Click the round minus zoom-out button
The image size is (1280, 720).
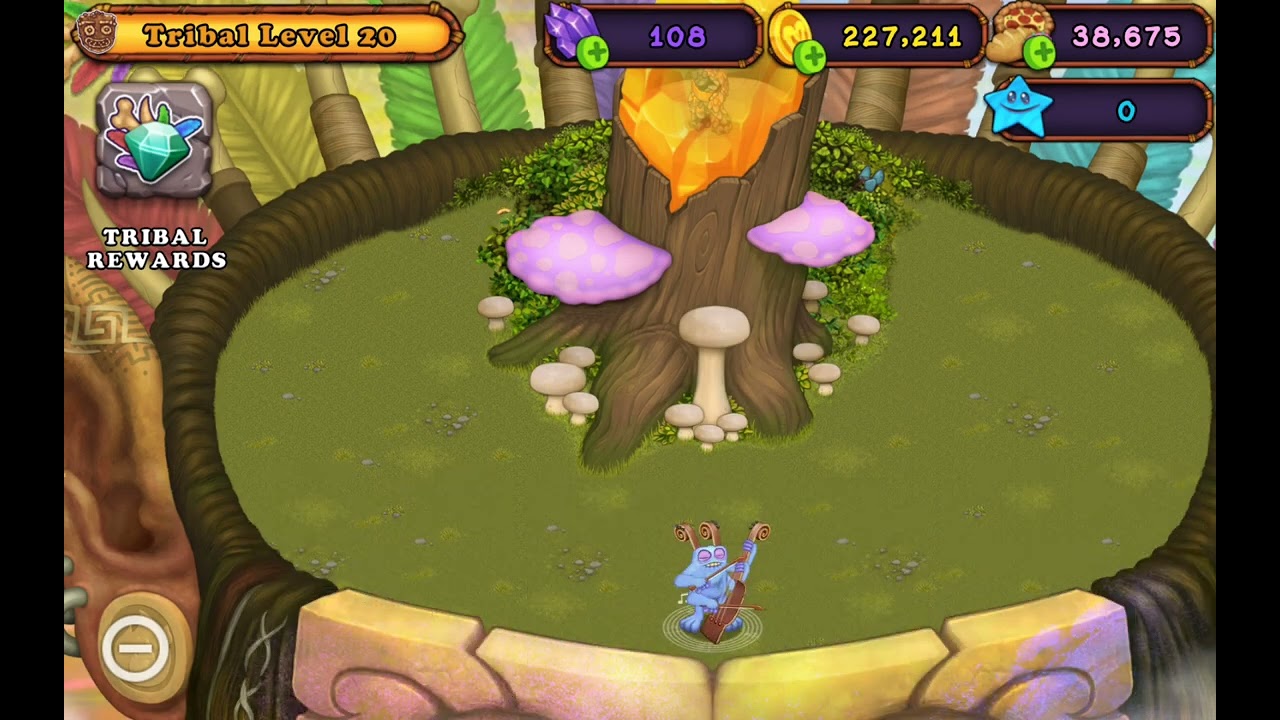pos(136,649)
